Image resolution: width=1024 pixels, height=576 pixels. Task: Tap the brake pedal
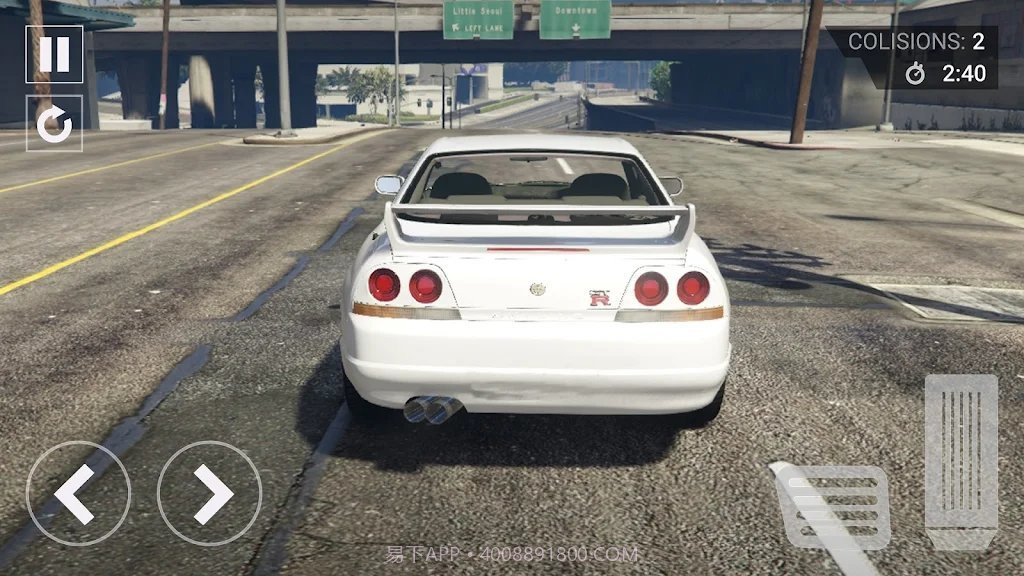point(832,506)
